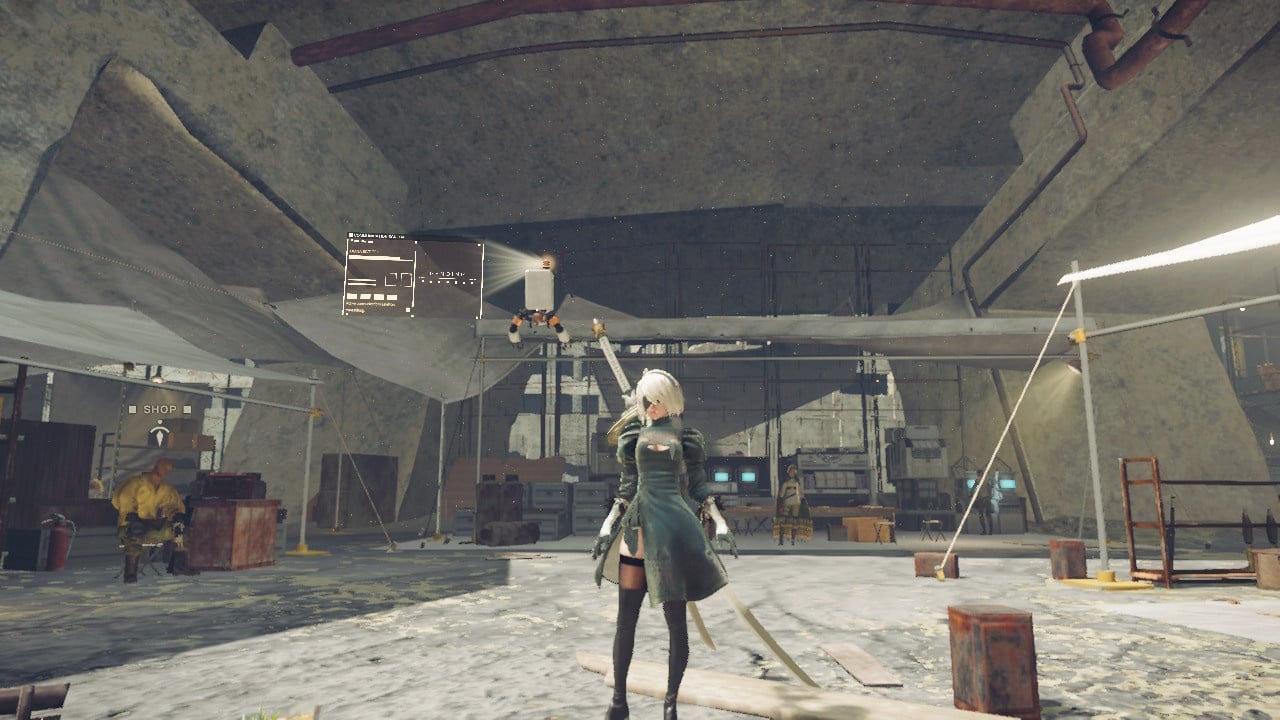Viewport: 1280px width, 720px height.
Task: Click the SHOP marker label
Action: [x=158, y=410]
